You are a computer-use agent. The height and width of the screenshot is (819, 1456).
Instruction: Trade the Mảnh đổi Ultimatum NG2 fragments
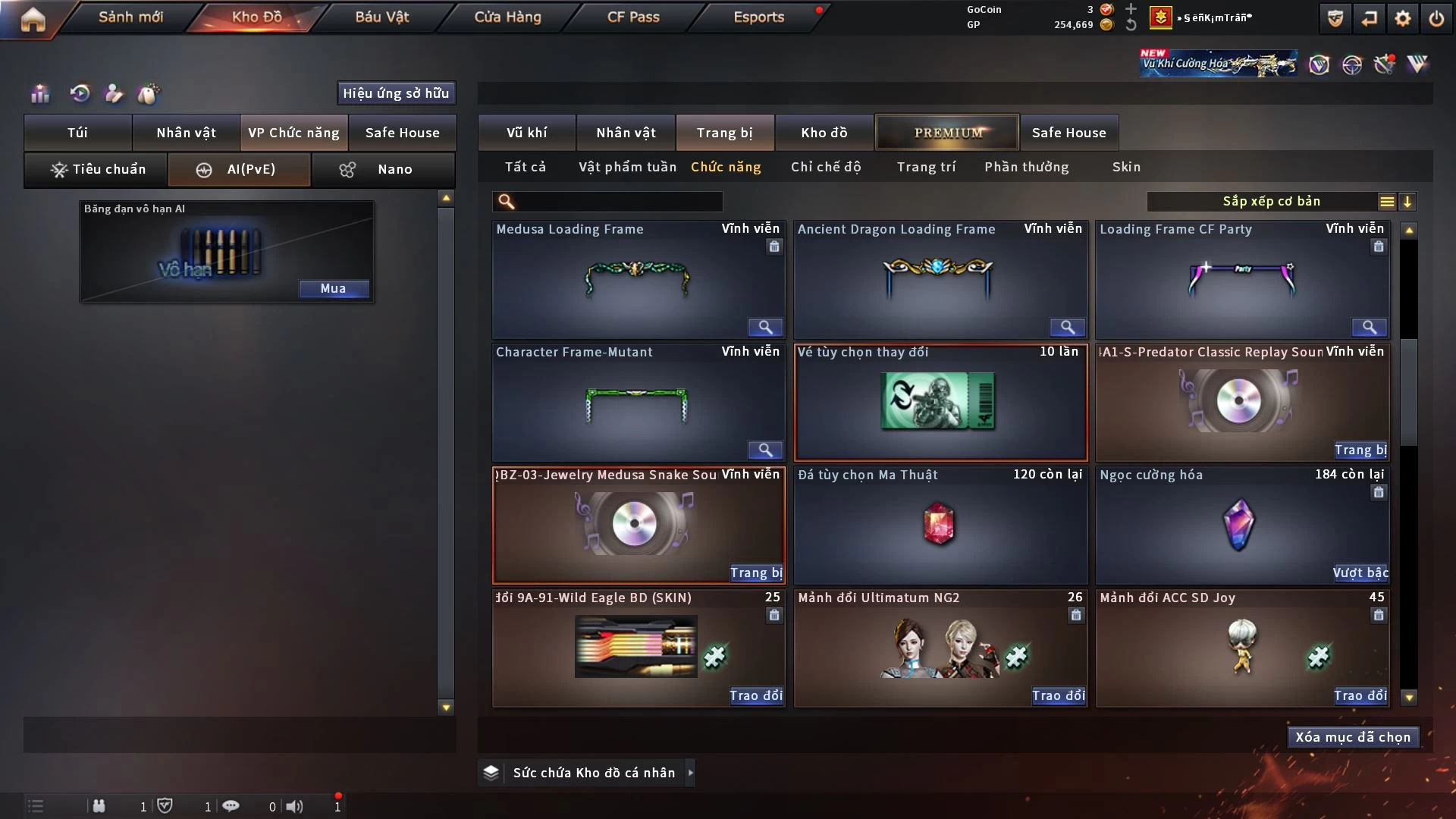1058,695
